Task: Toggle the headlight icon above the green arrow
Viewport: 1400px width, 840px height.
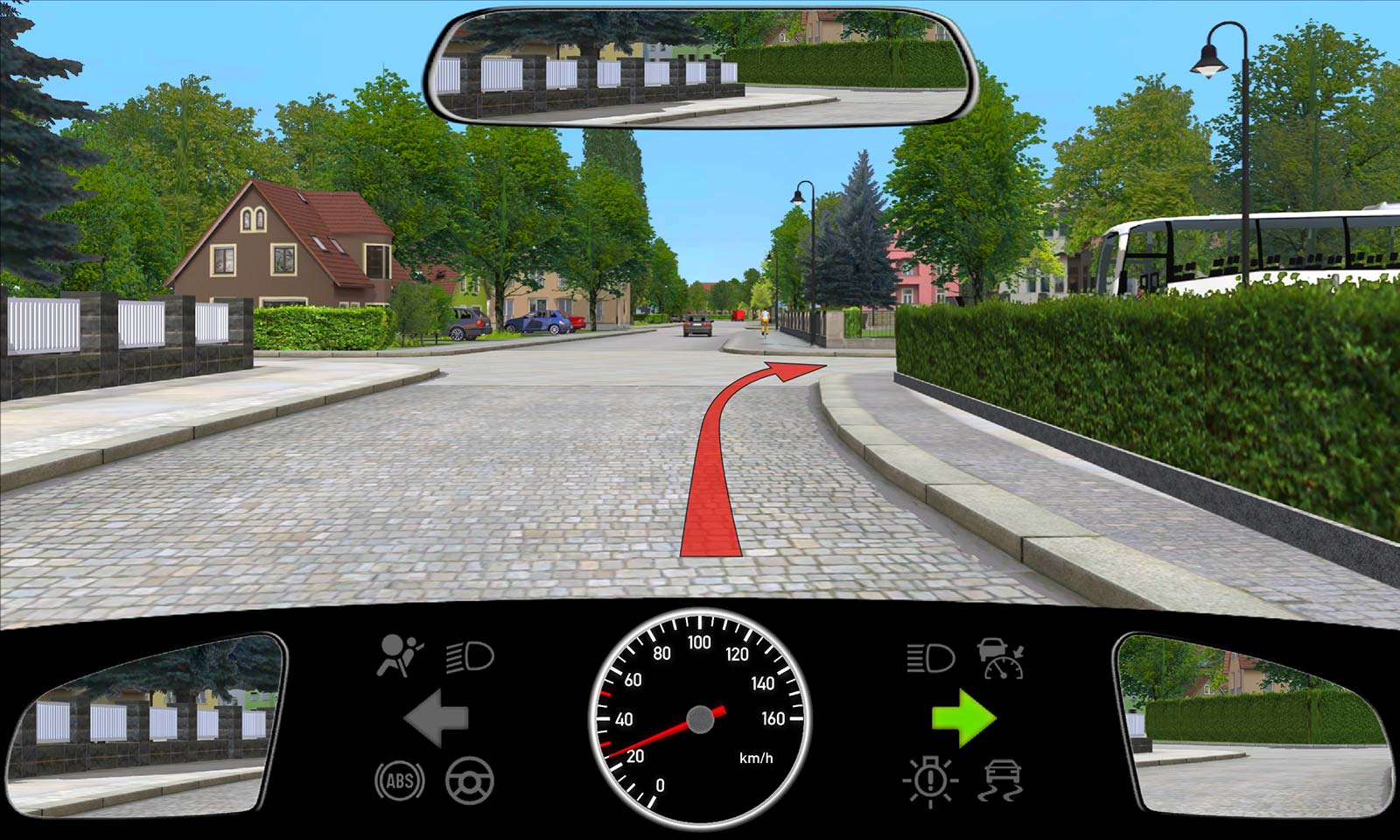Action: [x=929, y=657]
